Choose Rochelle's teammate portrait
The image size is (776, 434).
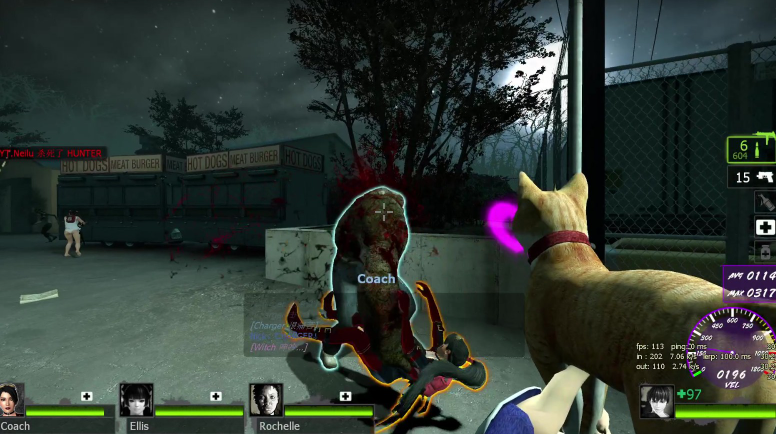pyautogui.click(x=266, y=400)
